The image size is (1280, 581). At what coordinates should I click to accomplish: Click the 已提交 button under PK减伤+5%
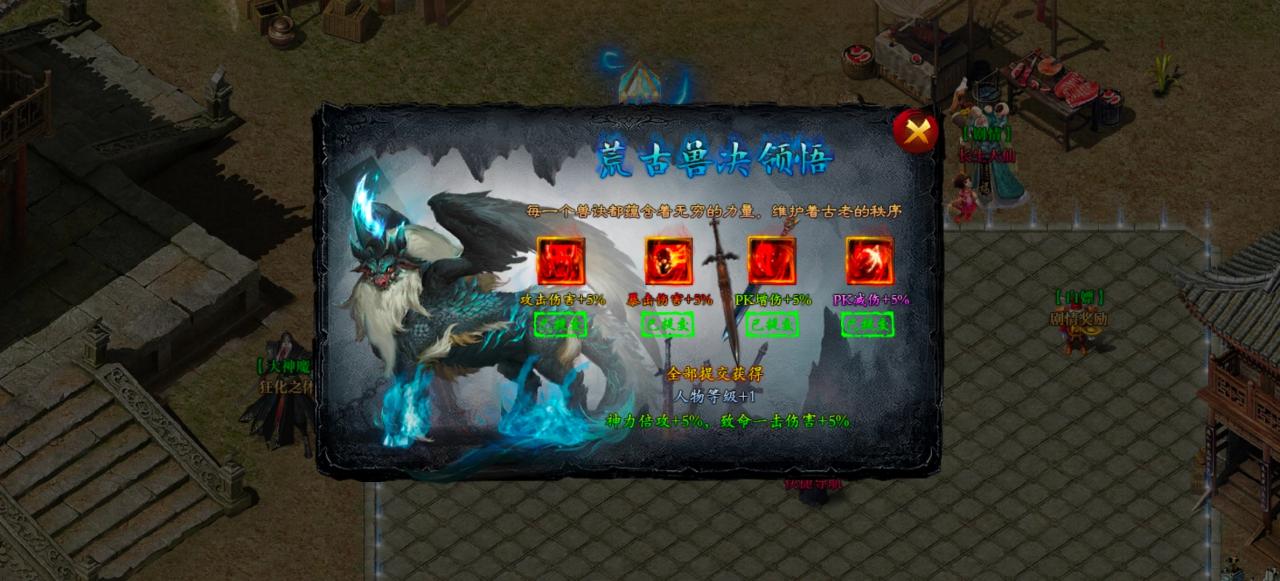[x=868, y=324]
